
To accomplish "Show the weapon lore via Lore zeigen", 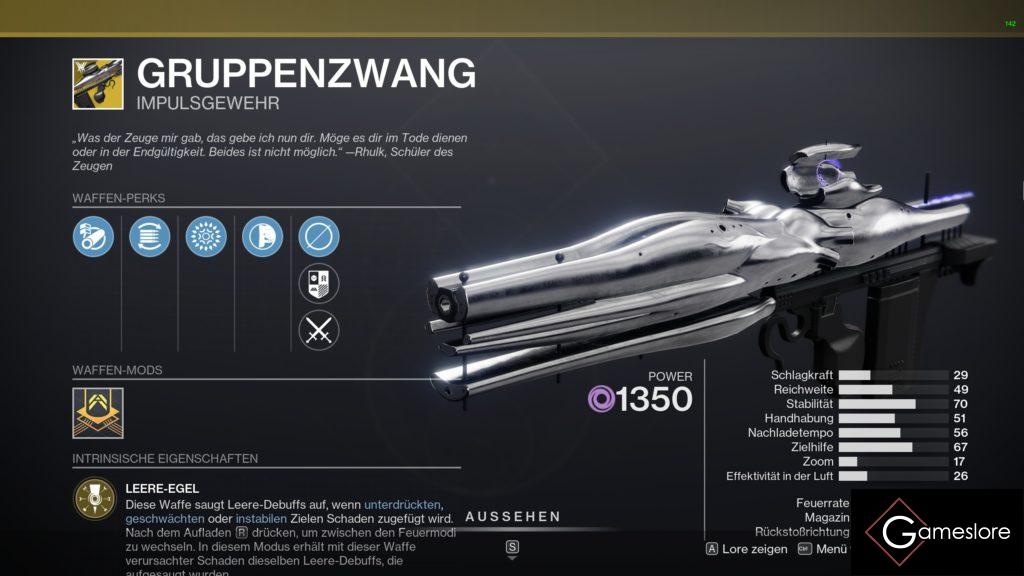I will point(746,549).
